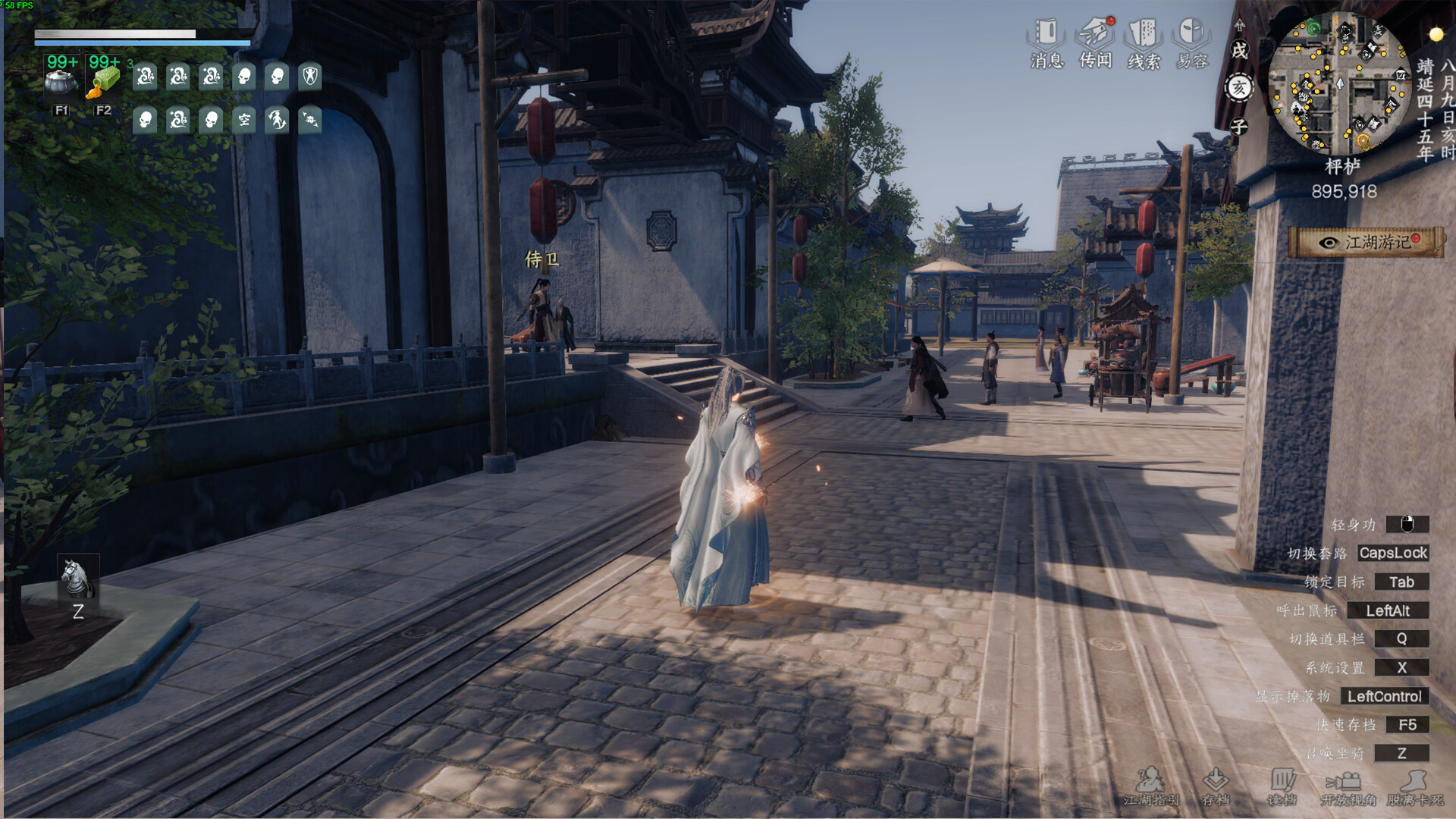Open the 消息 messages panel

(1048, 34)
